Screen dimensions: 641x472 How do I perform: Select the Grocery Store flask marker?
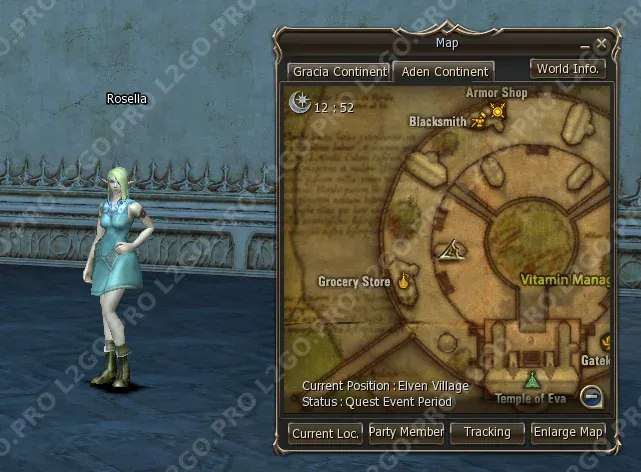coord(405,281)
